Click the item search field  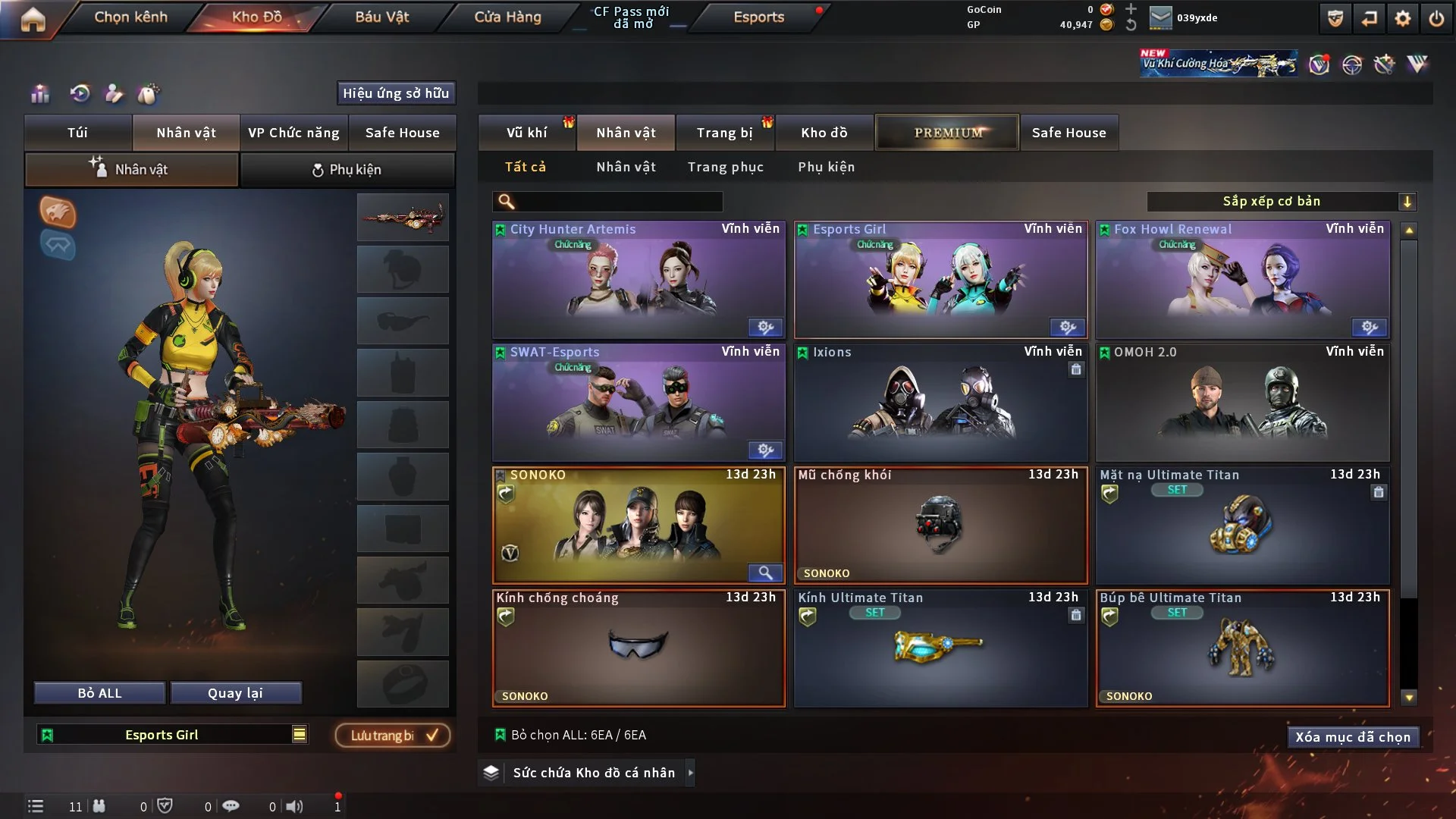[618, 202]
